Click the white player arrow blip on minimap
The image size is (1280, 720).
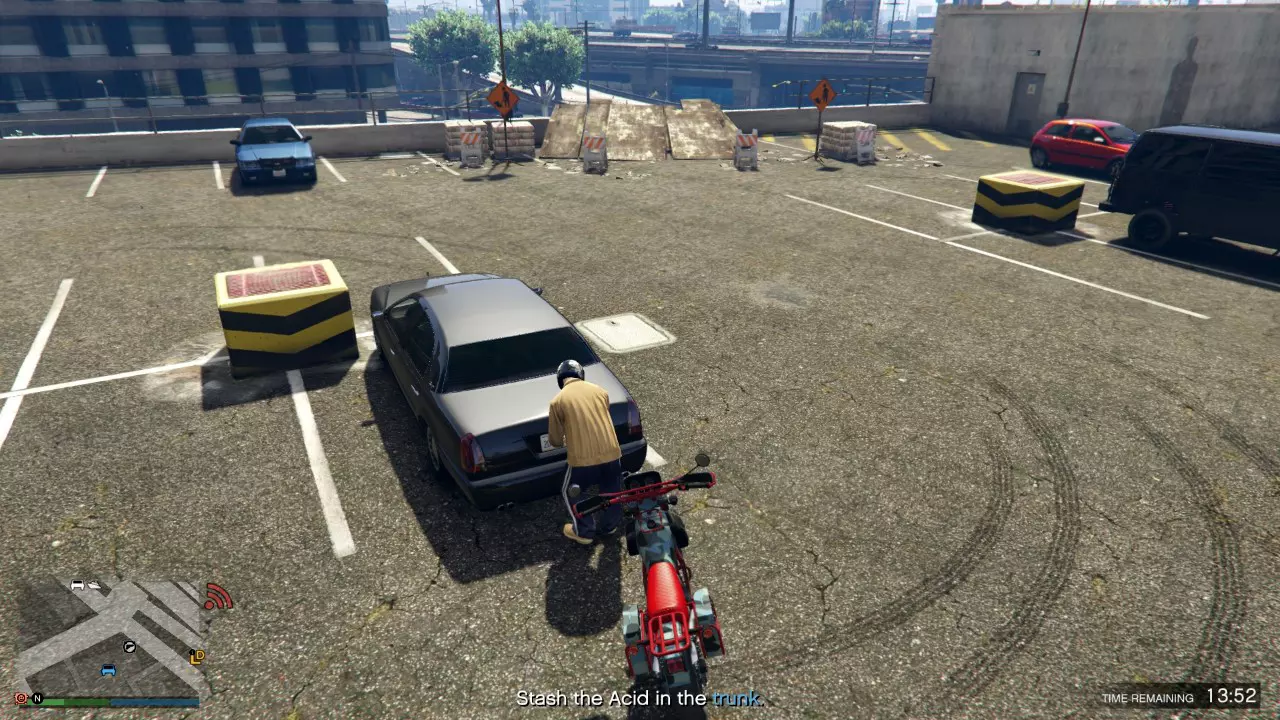coord(129,648)
